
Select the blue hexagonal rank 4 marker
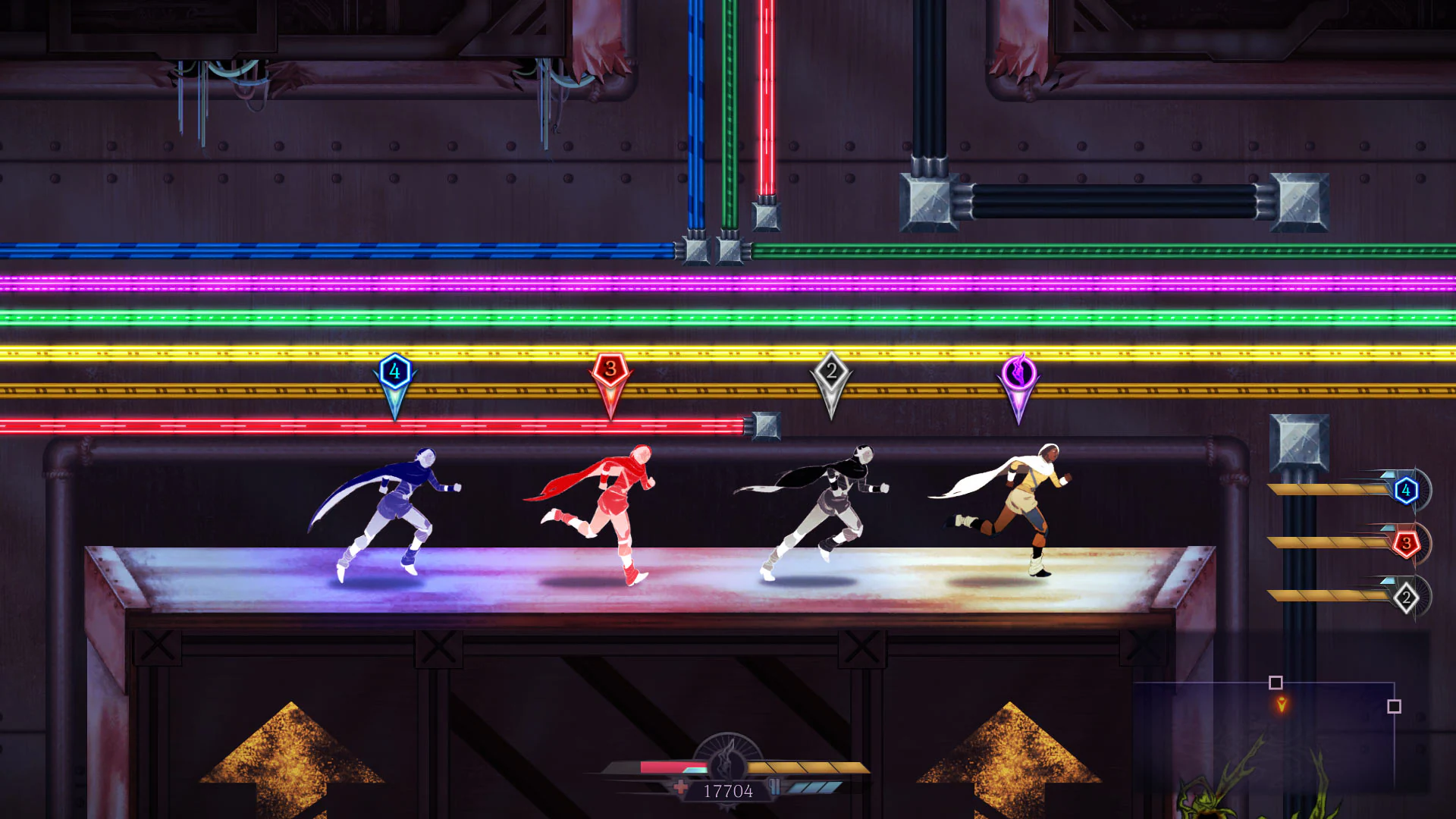click(x=394, y=371)
